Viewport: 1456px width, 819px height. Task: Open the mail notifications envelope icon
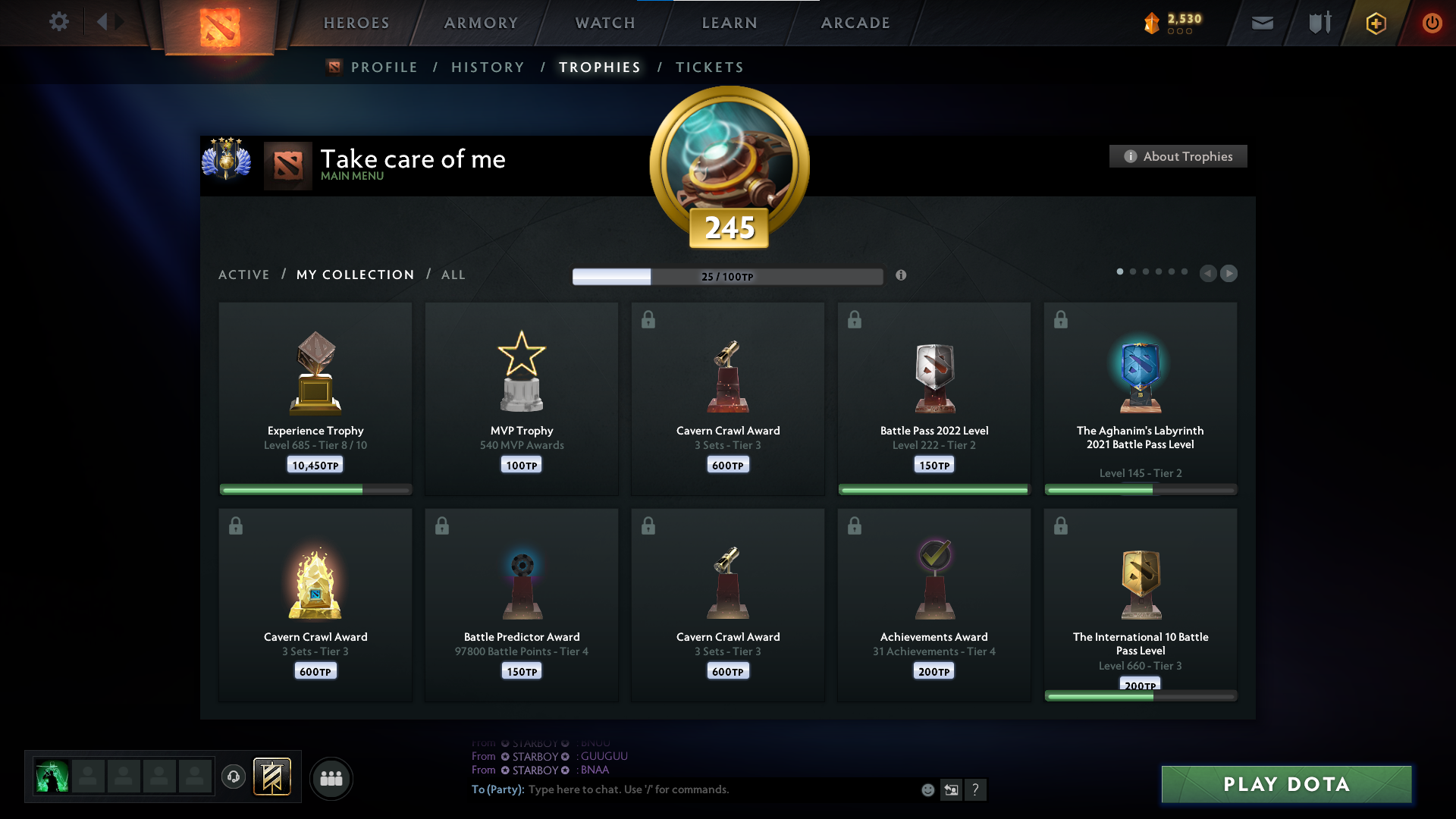tap(1262, 23)
